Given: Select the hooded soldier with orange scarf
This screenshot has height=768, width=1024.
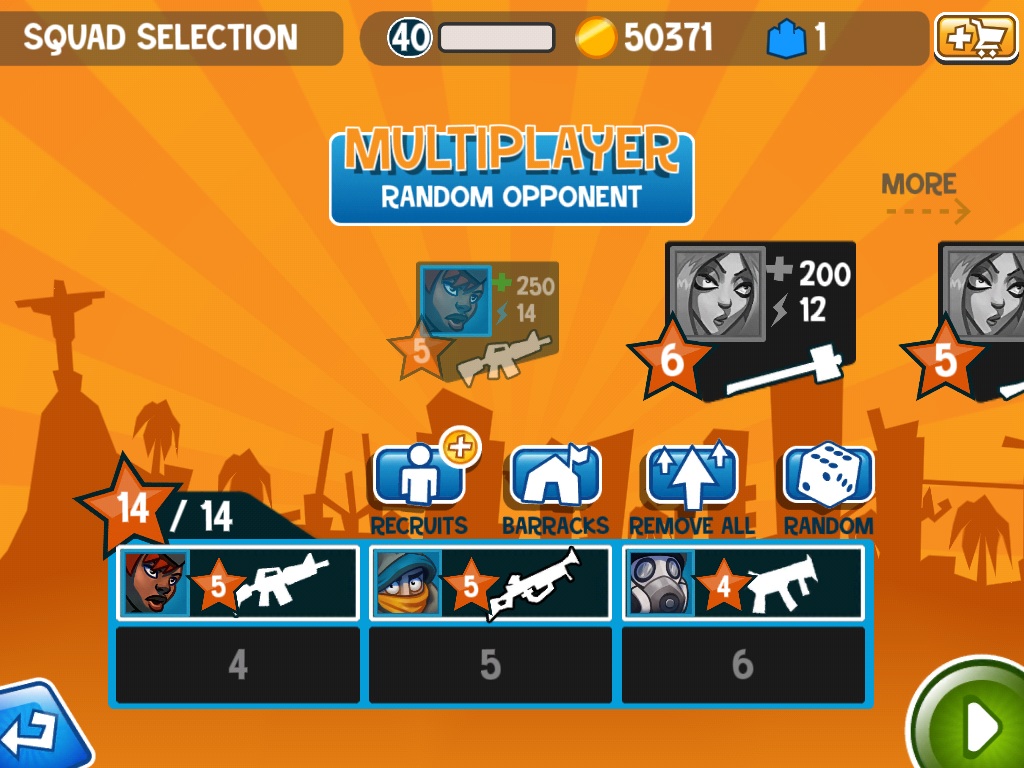Looking at the screenshot, I should click(x=490, y=583).
